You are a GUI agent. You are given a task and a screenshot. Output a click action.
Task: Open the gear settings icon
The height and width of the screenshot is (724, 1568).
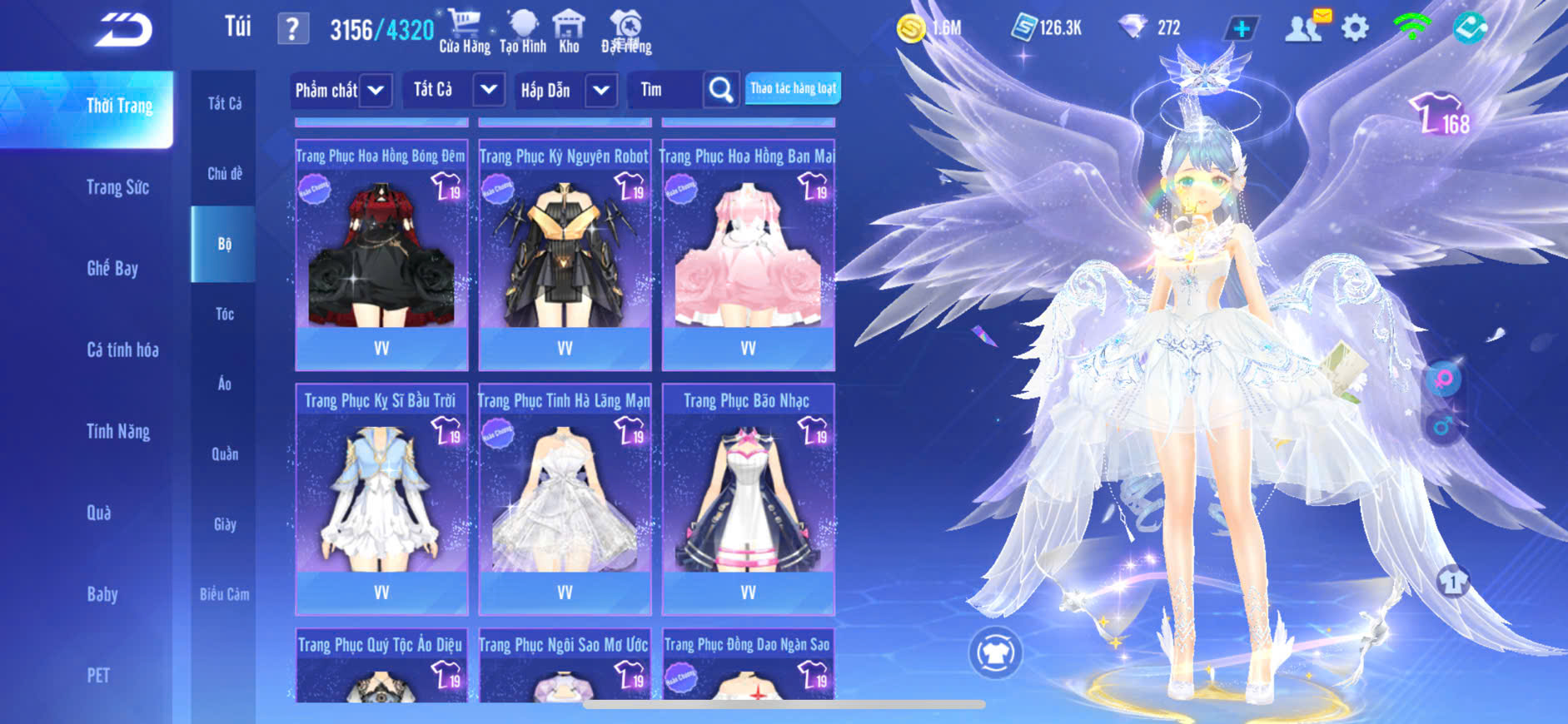[1355, 28]
